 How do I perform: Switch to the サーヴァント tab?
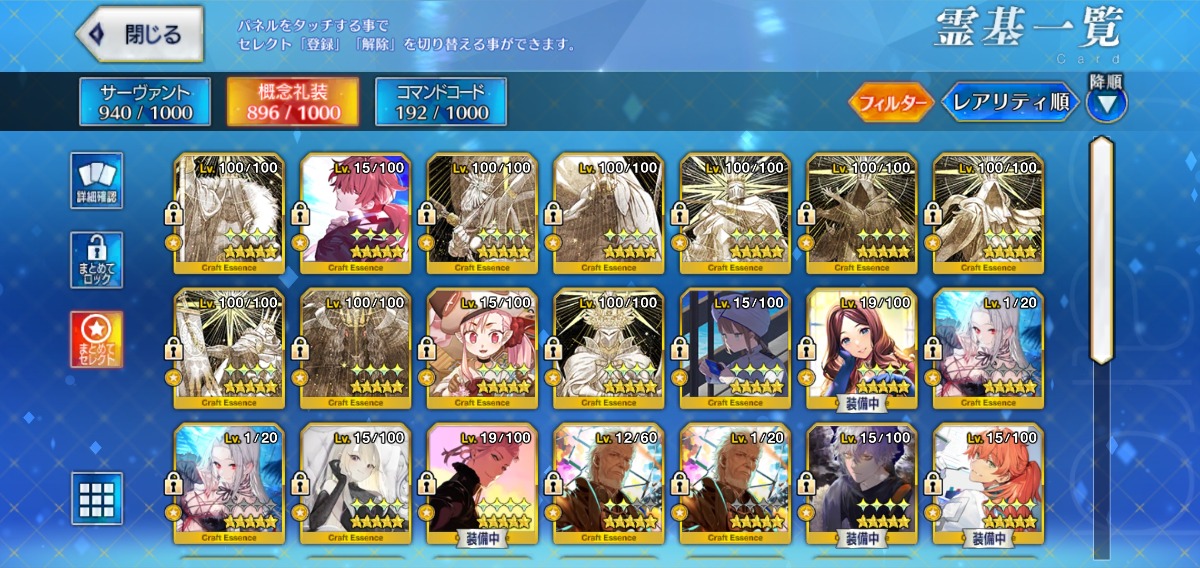(145, 102)
